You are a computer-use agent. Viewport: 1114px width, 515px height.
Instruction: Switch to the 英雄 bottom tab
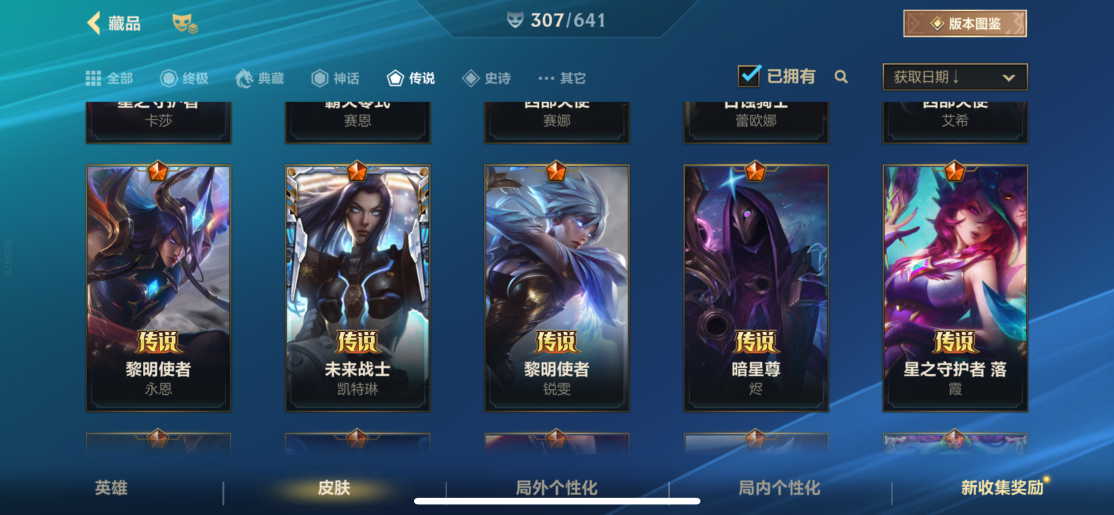[111, 488]
